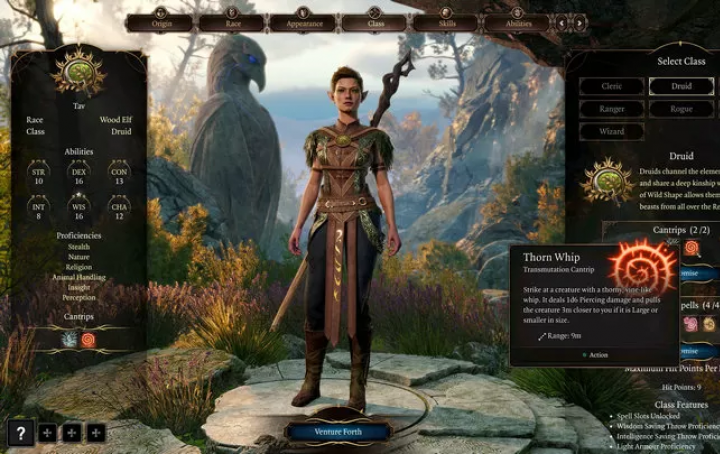Image resolution: width=720 pixels, height=454 pixels.
Task: Click the left arrow beside the tabs
Action: (x=562, y=21)
